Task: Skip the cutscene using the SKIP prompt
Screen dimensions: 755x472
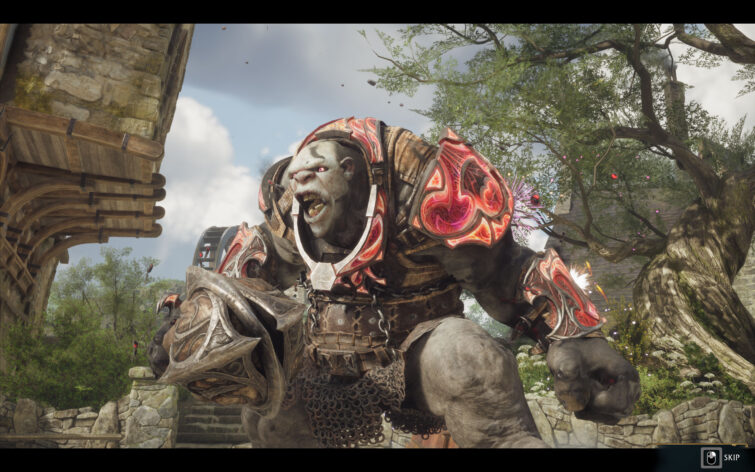Action: coord(722,458)
